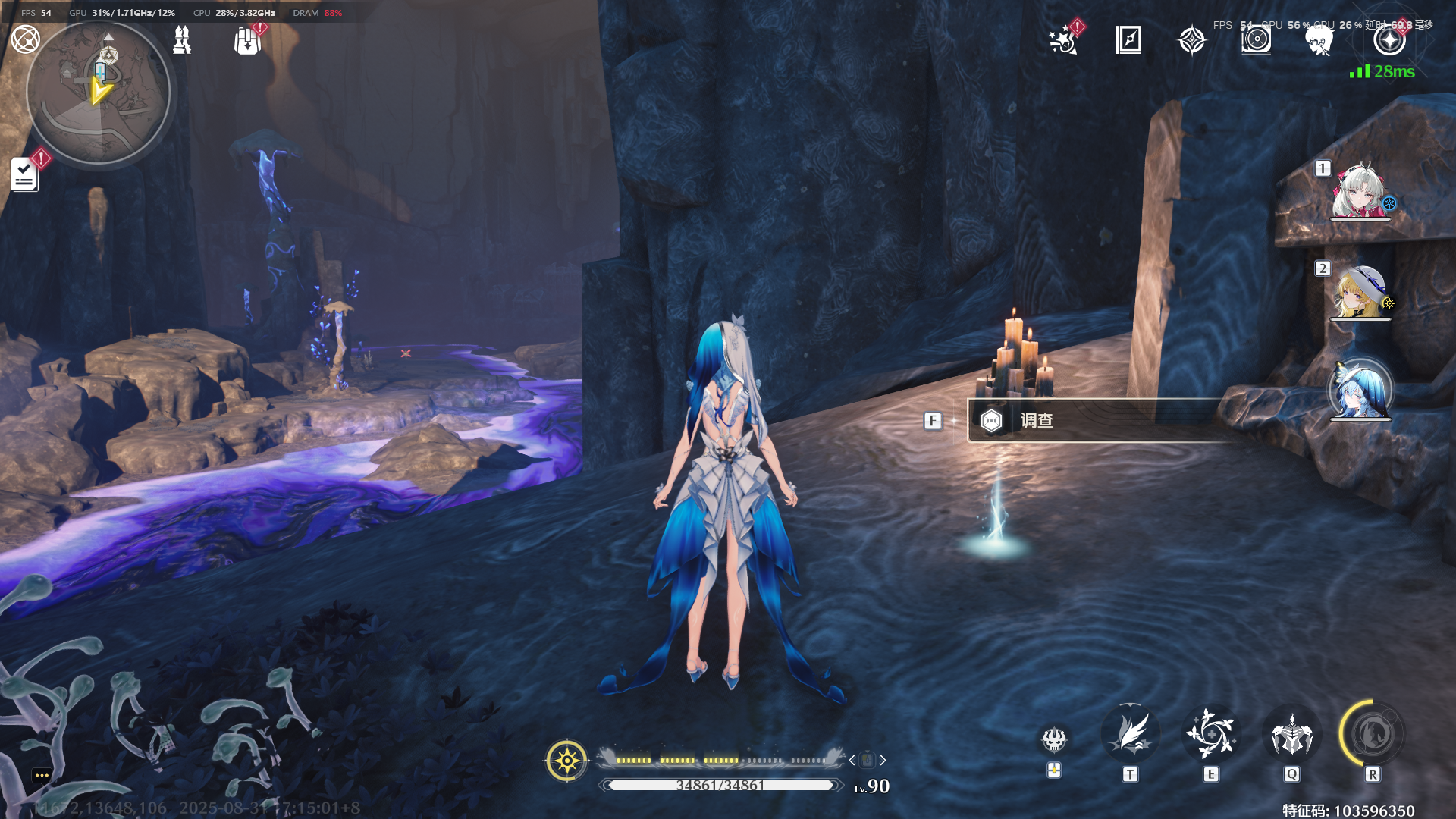Open the backpack inventory icon
The width and height of the screenshot is (1456, 819).
point(247,41)
